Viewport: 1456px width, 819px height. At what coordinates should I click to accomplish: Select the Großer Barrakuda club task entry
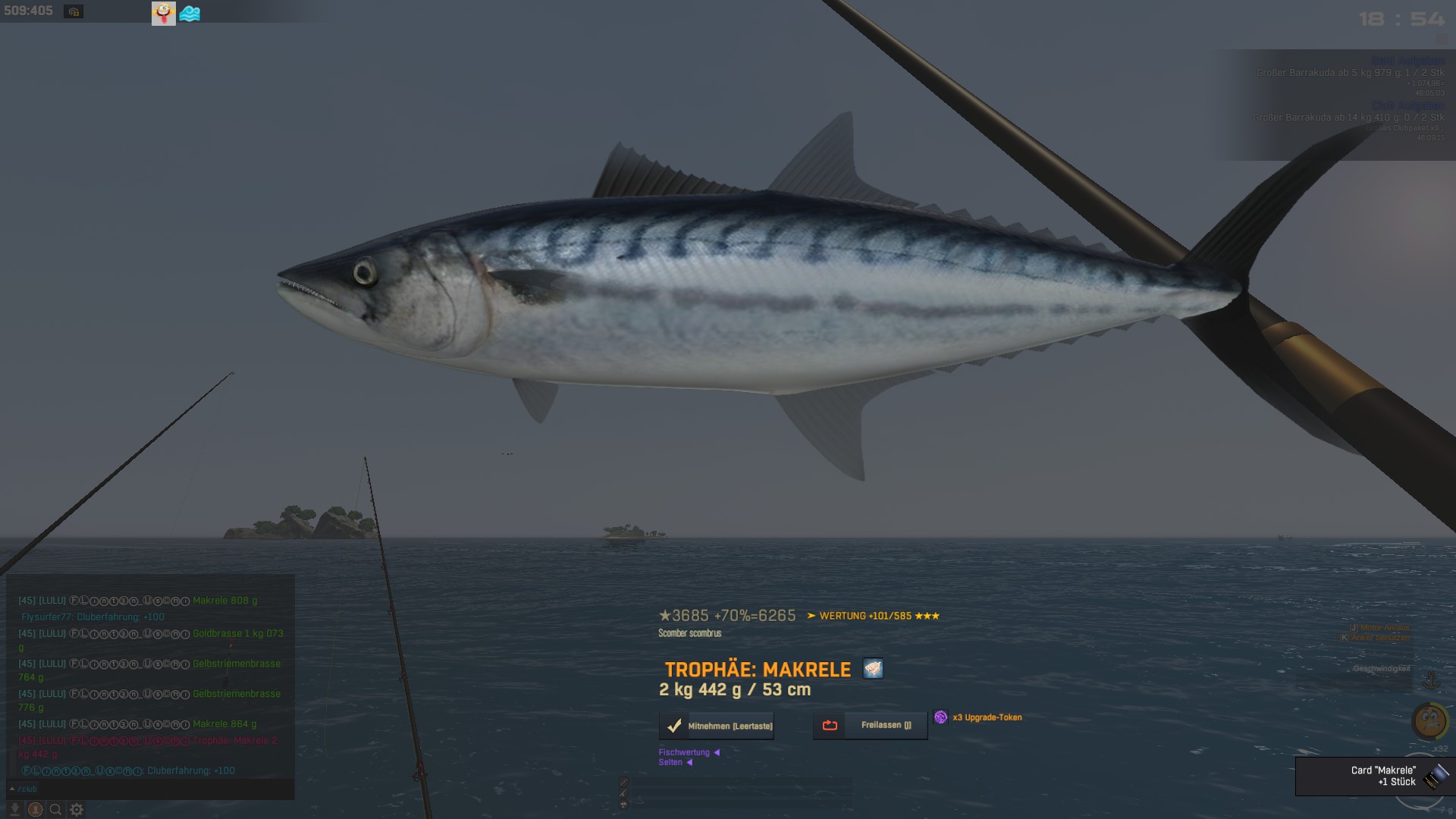(x=1348, y=118)
